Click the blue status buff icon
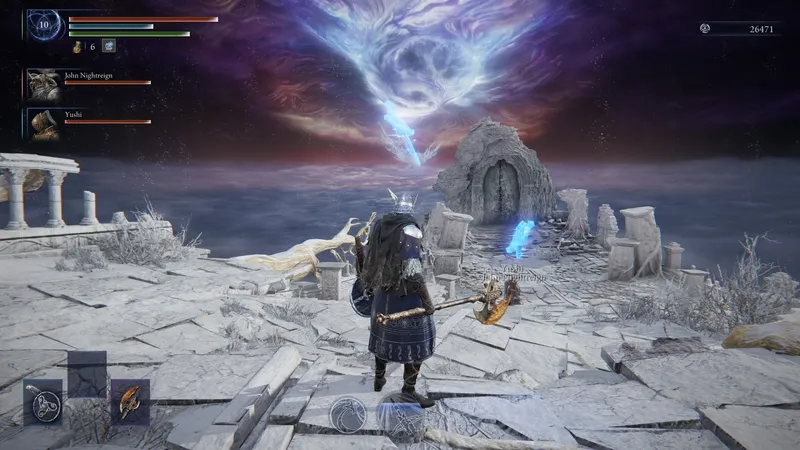Screen dimensions: 800x450 109,46
